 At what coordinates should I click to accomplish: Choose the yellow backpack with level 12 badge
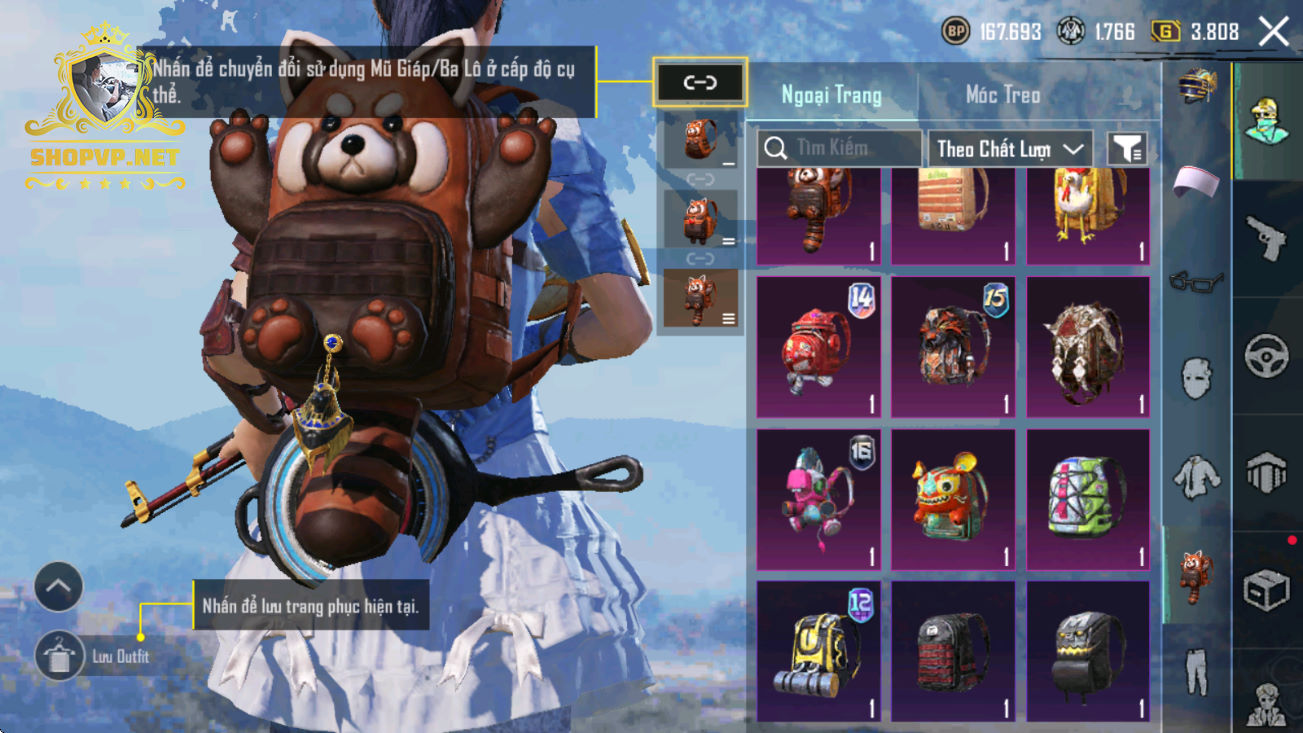point(818,651)
